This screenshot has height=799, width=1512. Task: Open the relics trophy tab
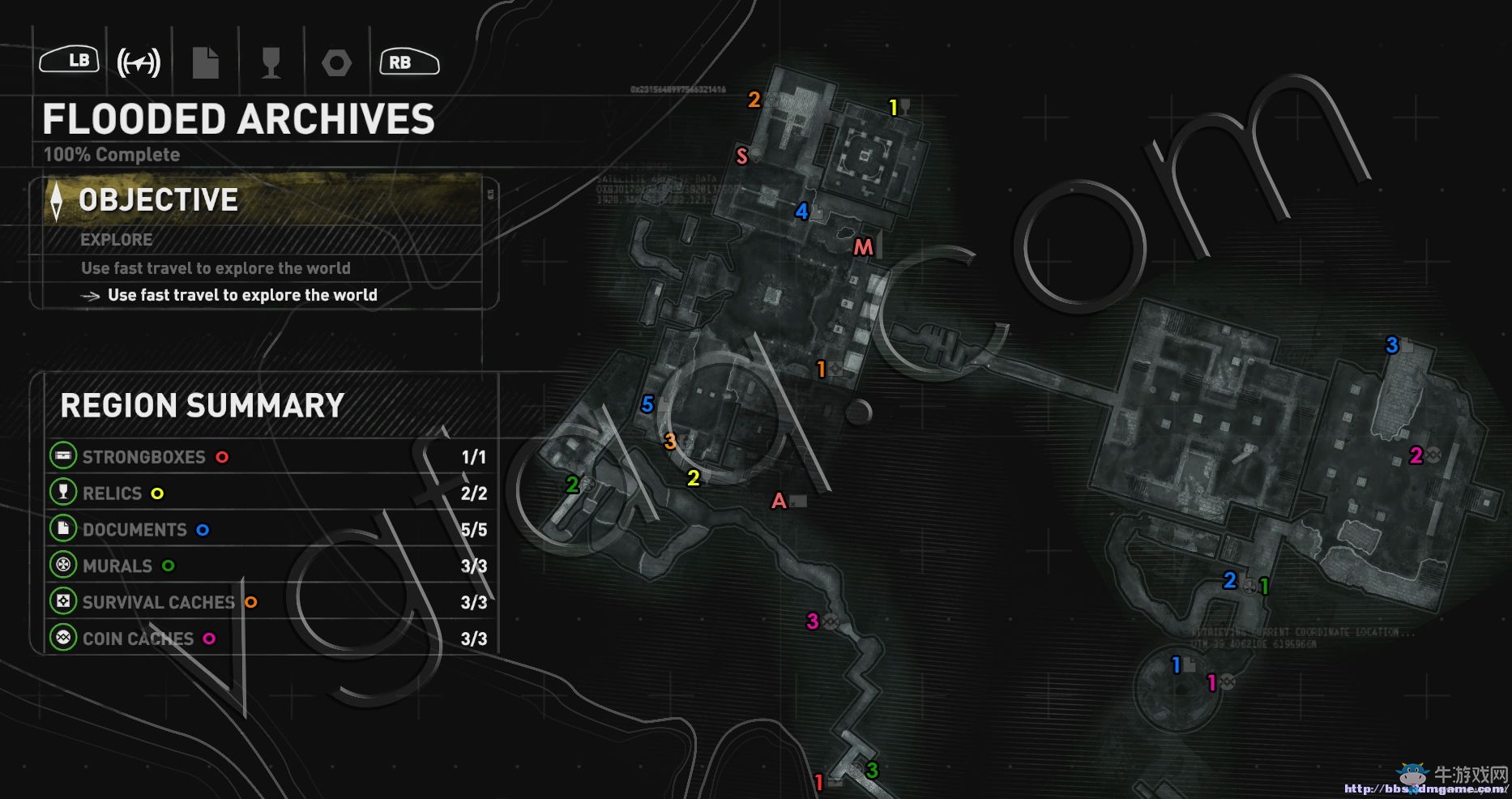tap(271, 62)
